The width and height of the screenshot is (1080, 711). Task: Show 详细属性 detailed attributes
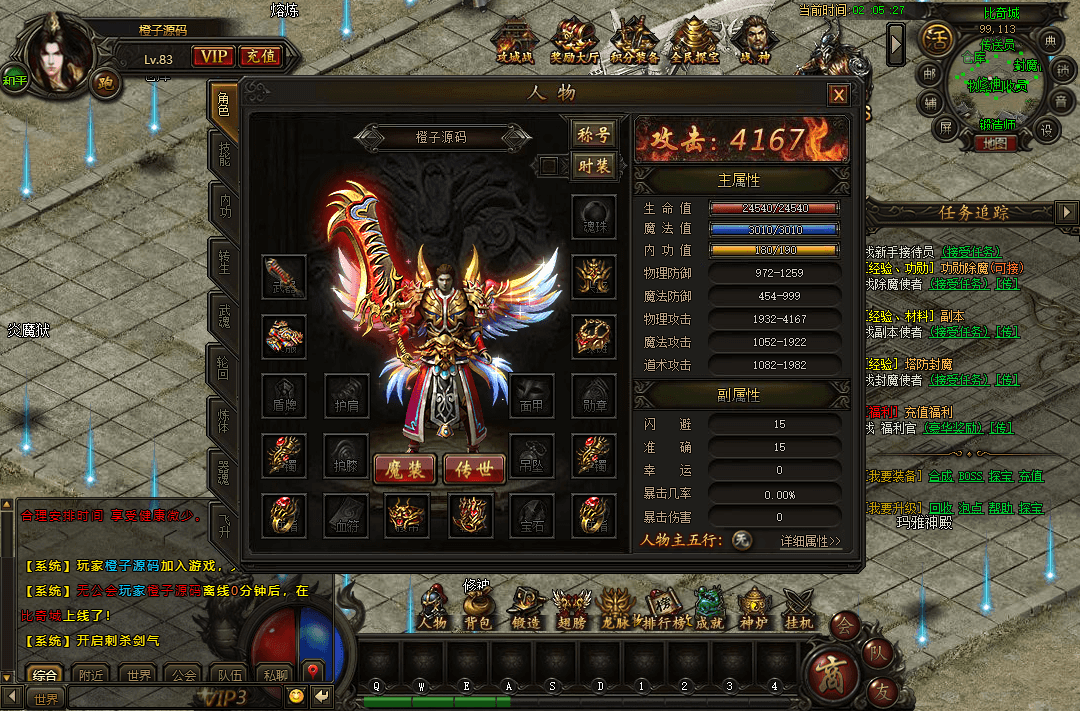click(810, 541)
